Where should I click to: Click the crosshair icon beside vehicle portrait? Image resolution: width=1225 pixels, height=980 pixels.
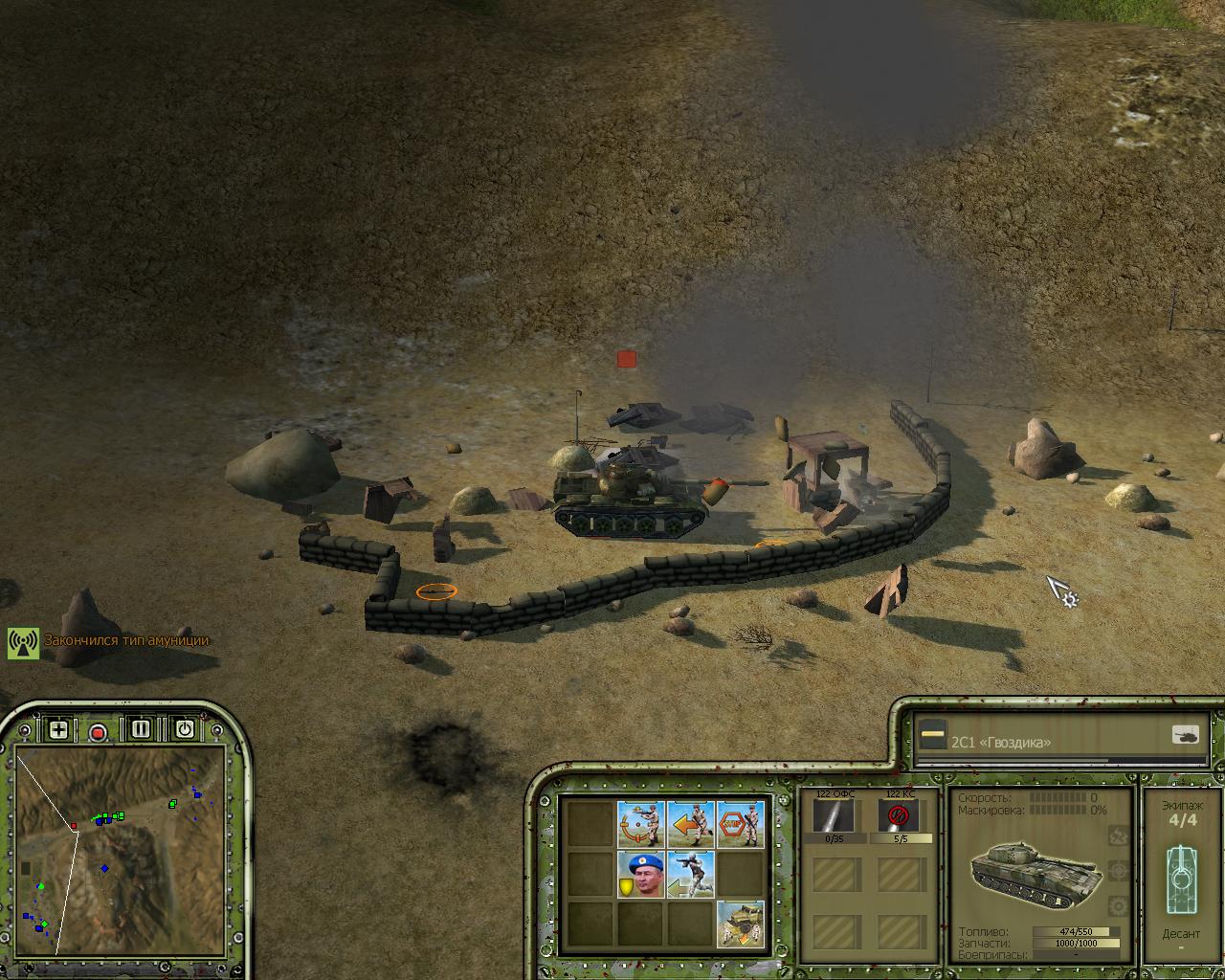[x=1117, y=871]
